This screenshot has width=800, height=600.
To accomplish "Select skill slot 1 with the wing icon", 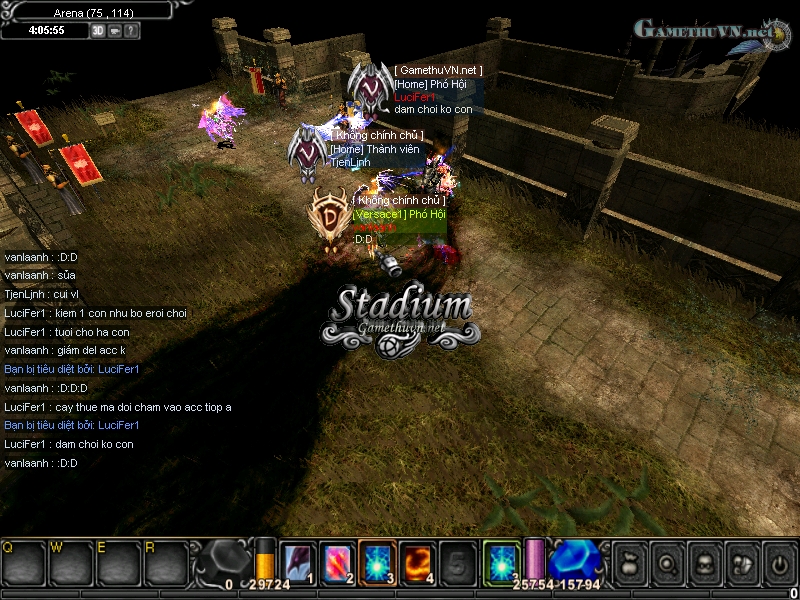I will [x=297, y=563].
